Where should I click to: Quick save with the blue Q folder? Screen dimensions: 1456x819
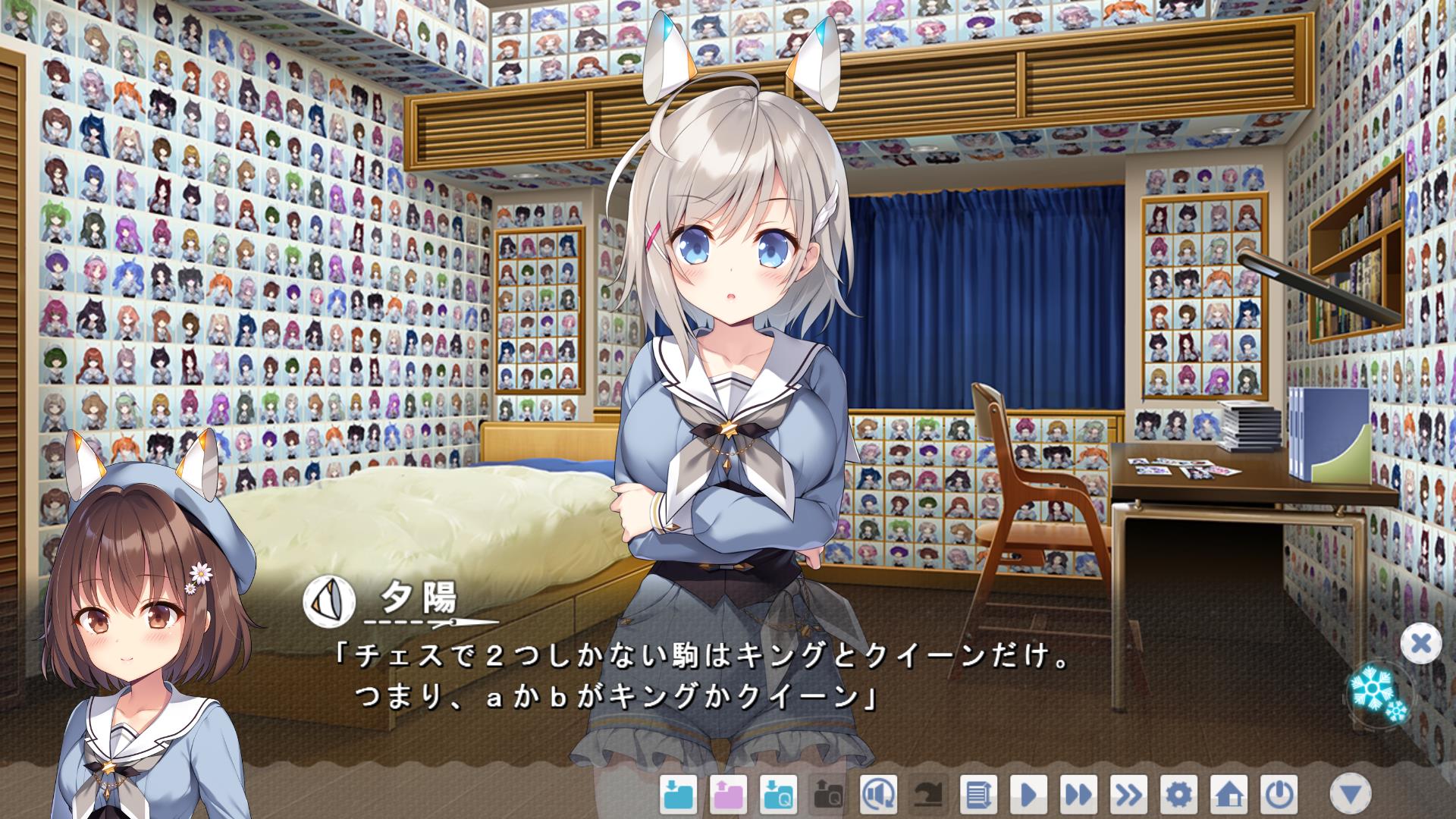pos(778,795)
